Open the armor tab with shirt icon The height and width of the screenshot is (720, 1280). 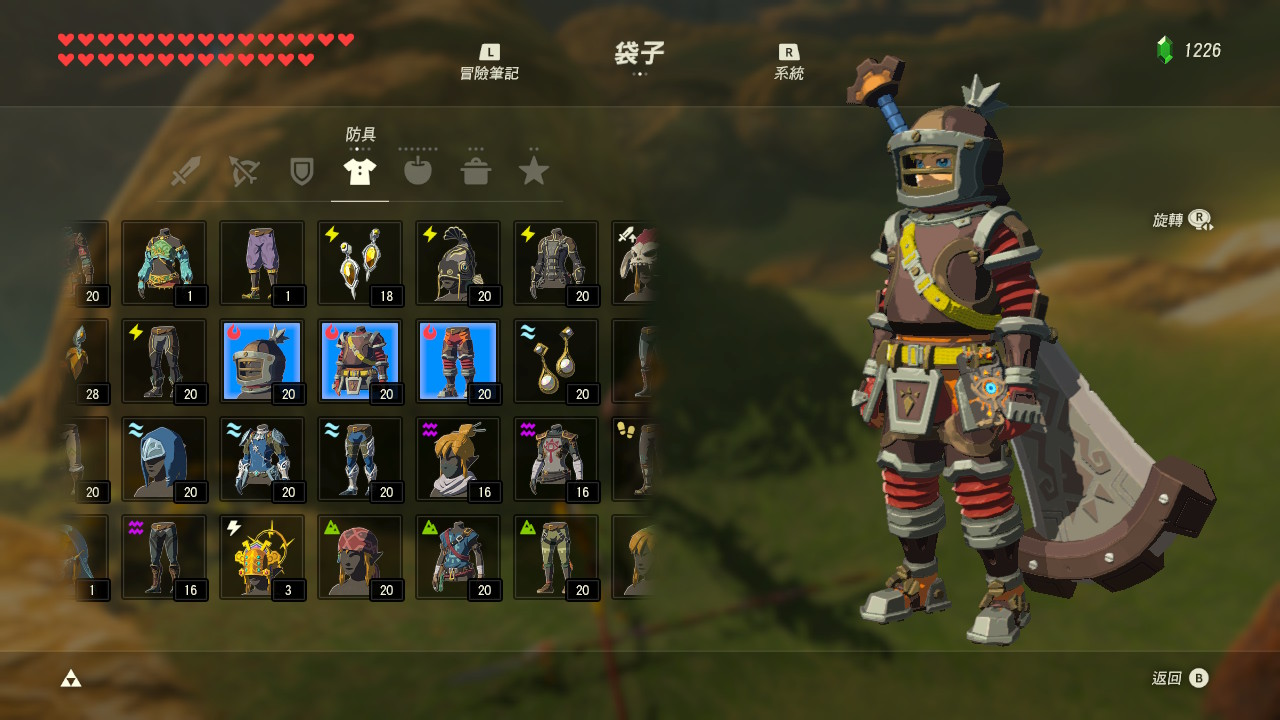[359, 170]
